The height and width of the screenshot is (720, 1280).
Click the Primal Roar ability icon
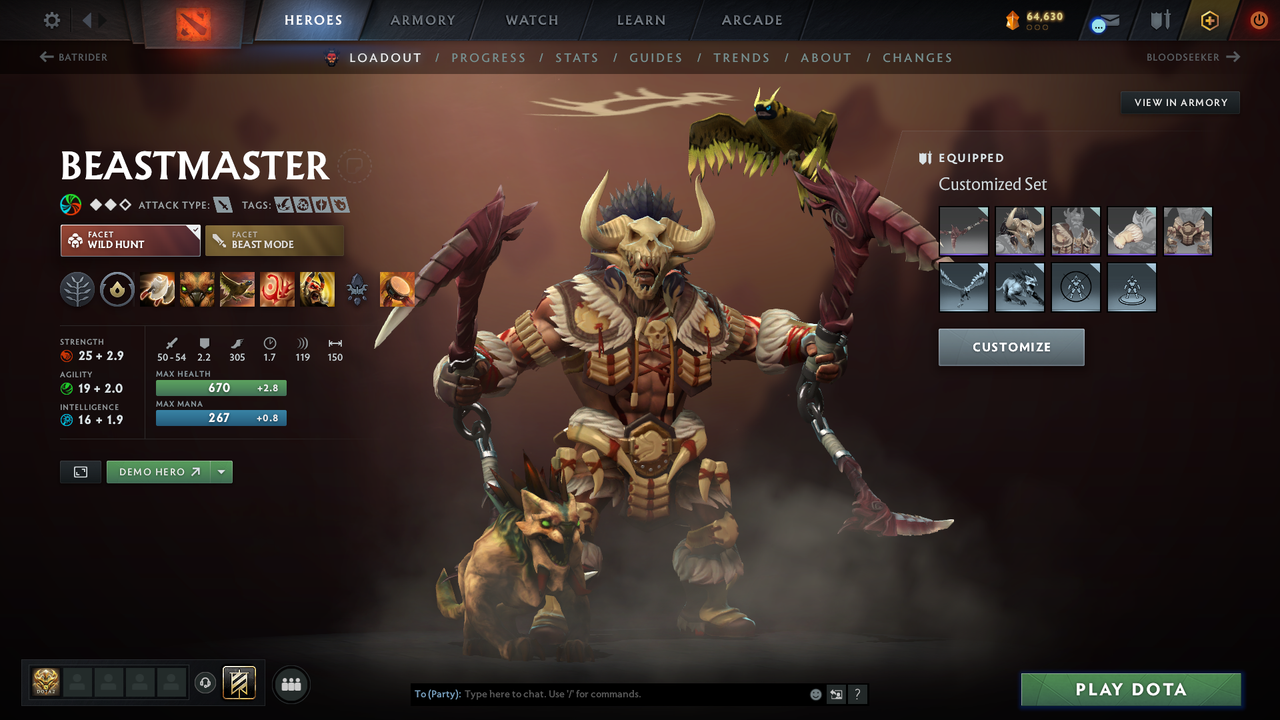[x=317, y=289]
